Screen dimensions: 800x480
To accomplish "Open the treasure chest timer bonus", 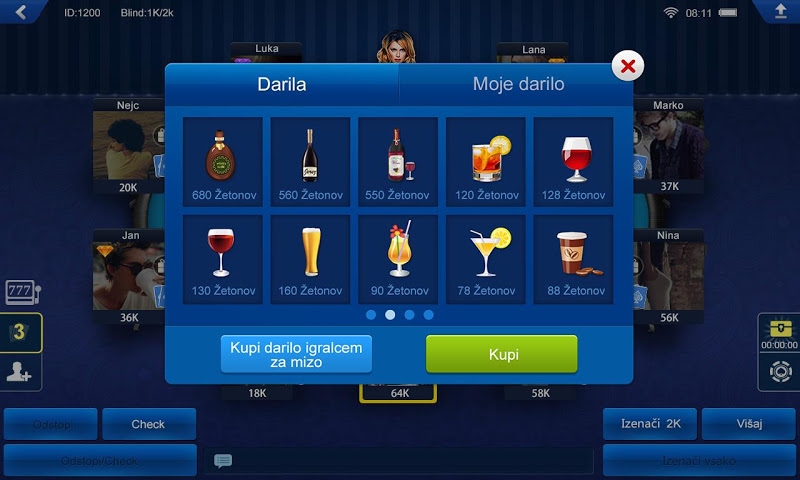I will click(778, 332).
